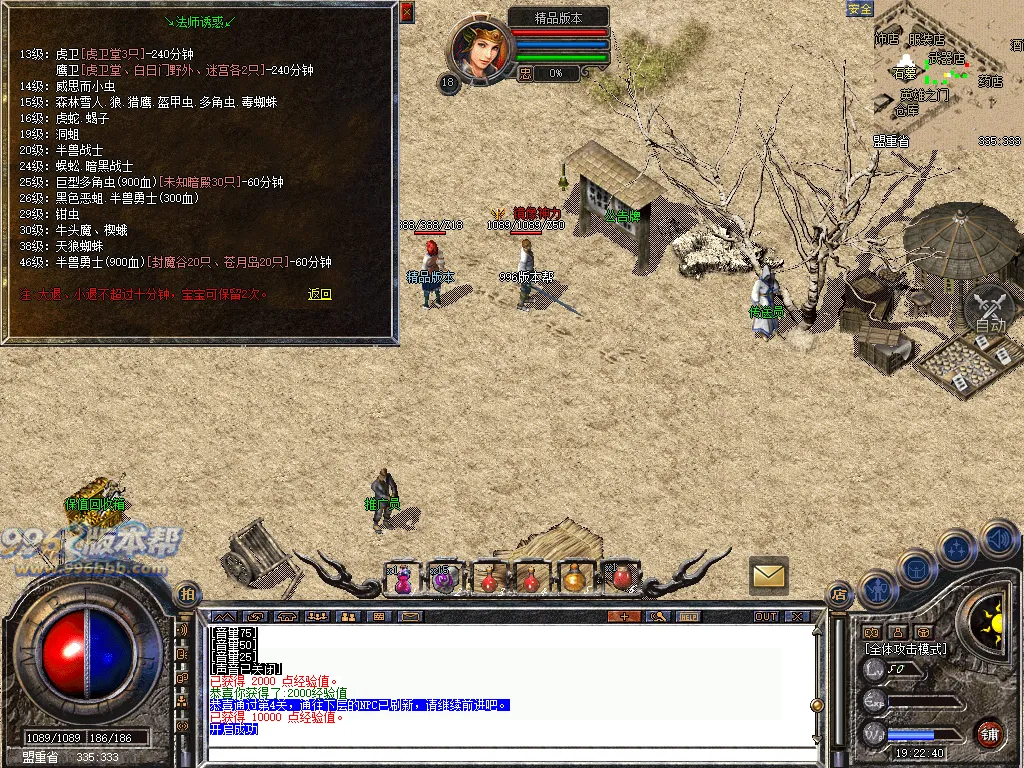Switch the 全体攻击模式 attack mode
Image resolution: width=1024 pixels, height=768 pixels.
pos(905,649)
